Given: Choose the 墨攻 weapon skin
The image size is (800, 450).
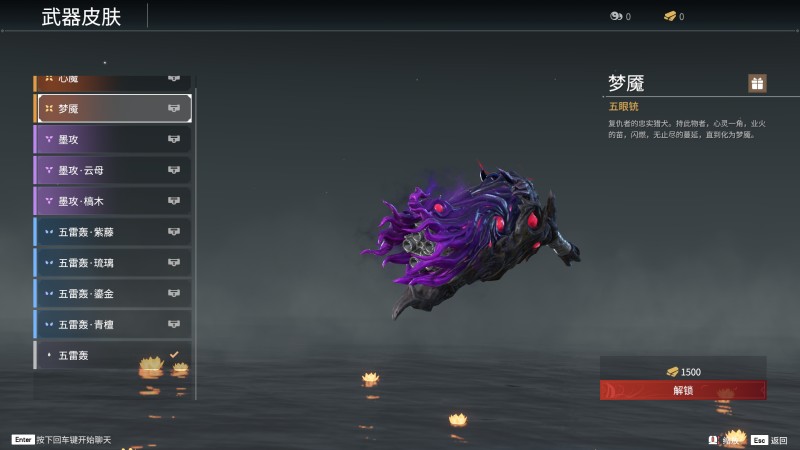Looking at the screenshot, I should coord(113,139).
